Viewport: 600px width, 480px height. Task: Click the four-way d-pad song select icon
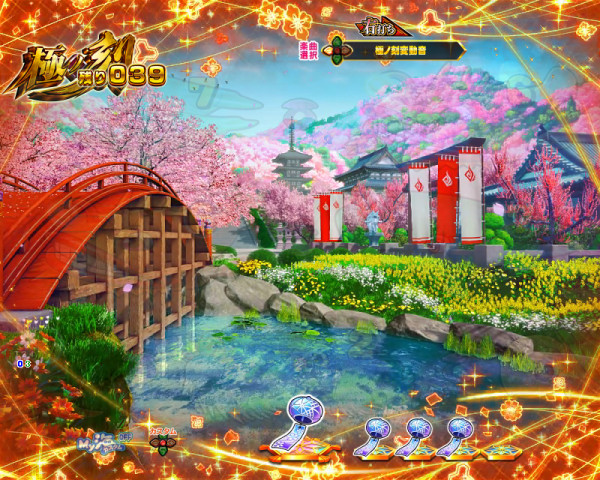[338, 48]
